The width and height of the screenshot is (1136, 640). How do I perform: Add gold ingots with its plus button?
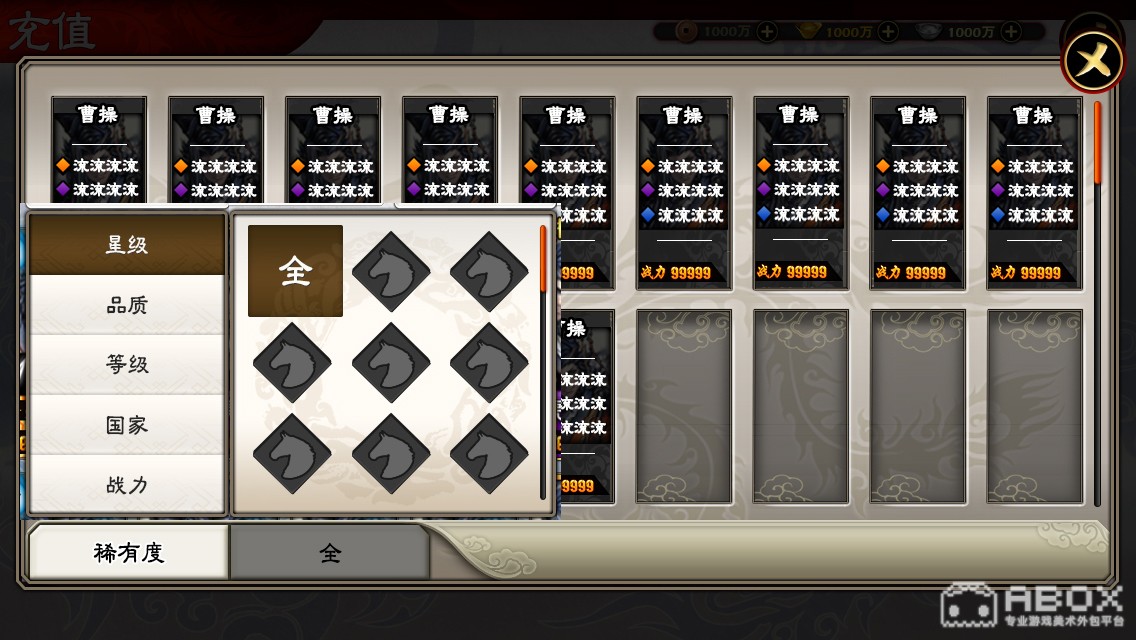(x=888, y=32)
